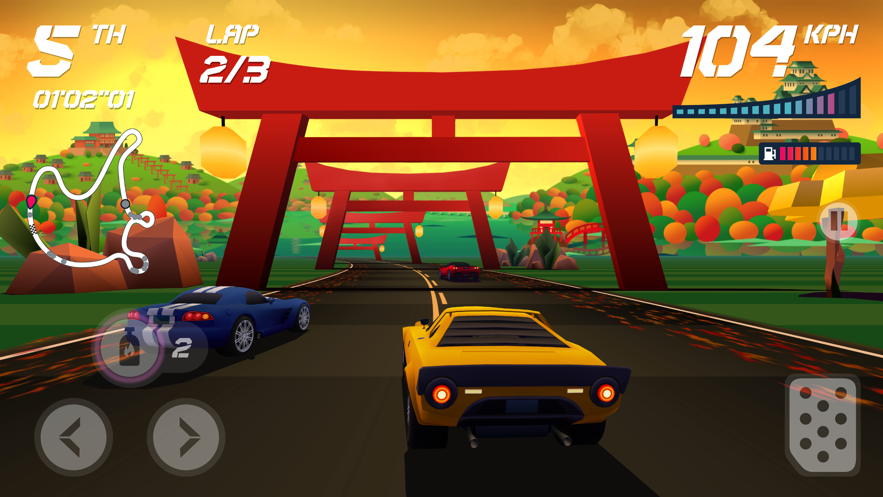Steer left with the left arrow button
Viewport: 883px width, 497px height.
73,437
